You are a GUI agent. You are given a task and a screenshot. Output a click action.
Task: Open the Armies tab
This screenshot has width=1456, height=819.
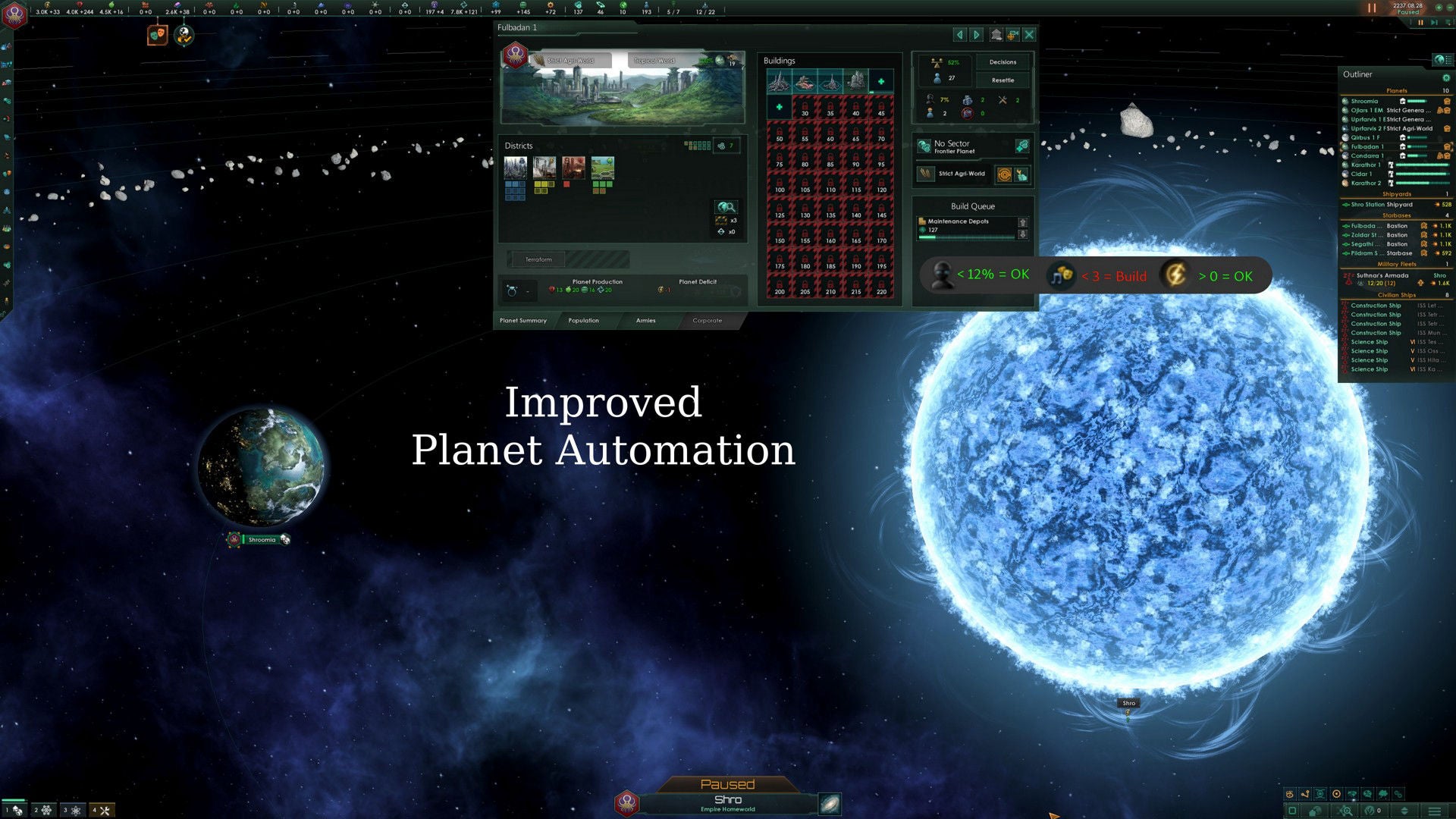(x=645, y=320)
